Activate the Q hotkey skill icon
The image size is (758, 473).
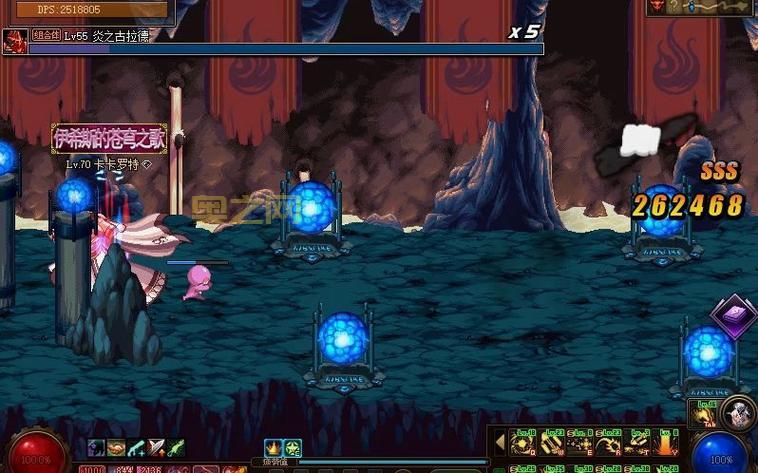523,442
